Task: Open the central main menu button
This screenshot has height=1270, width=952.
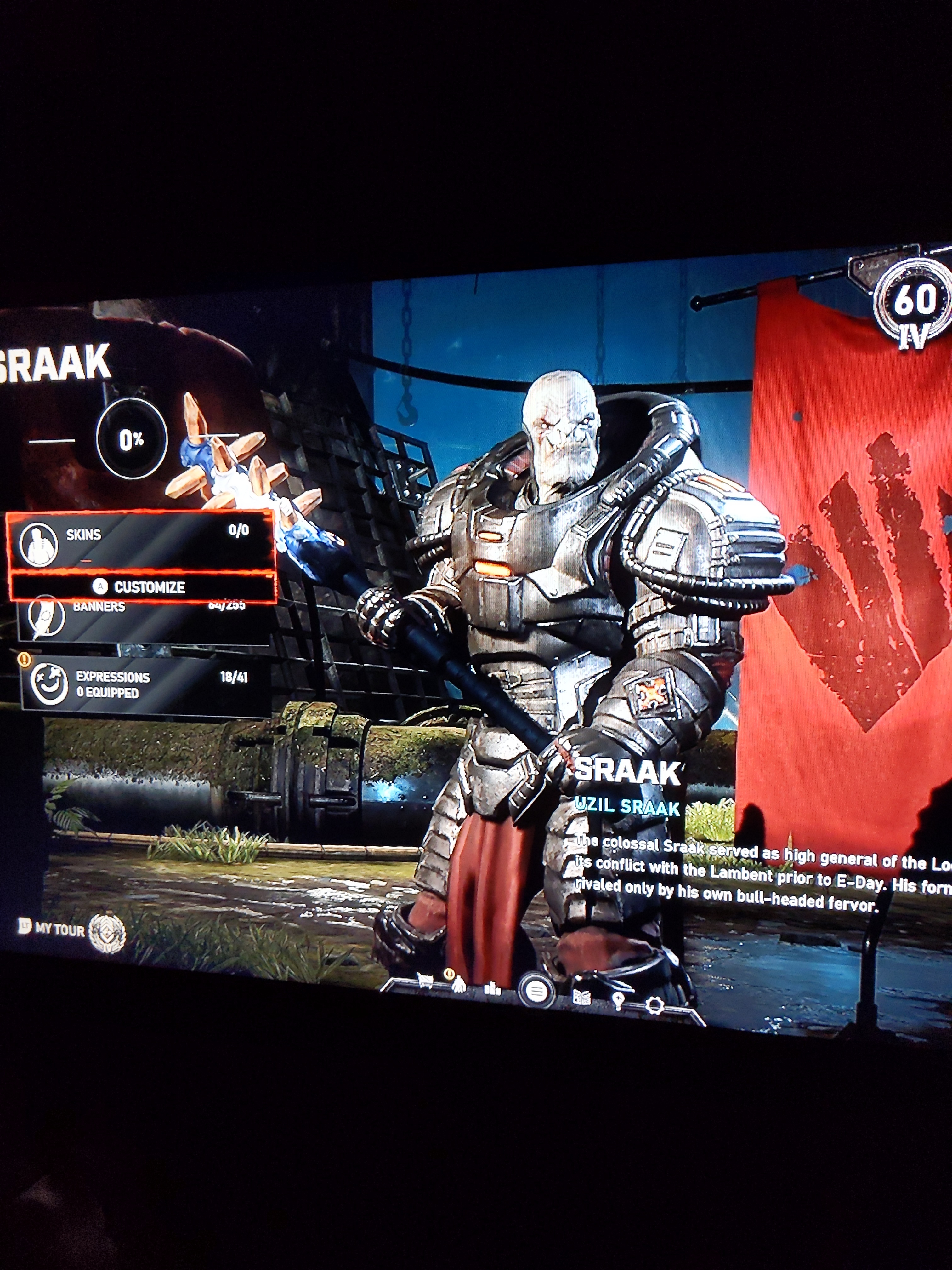Action: (x=536, y=992)
